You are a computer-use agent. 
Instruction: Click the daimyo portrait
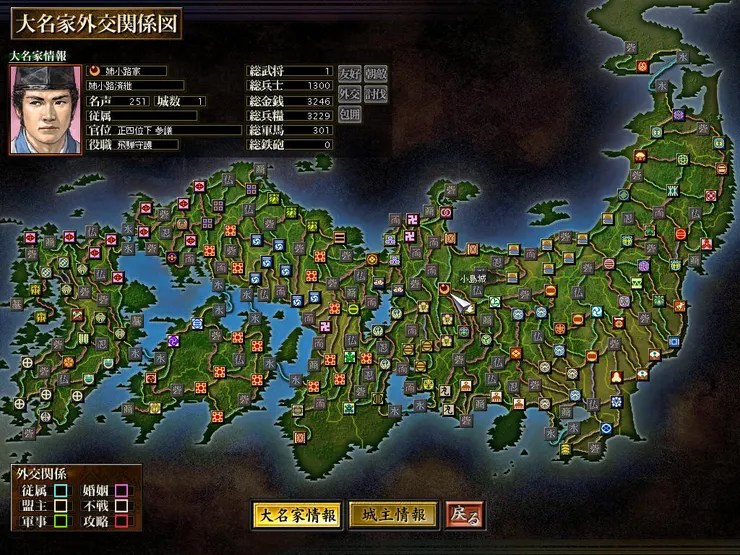(x=45, y=109)
